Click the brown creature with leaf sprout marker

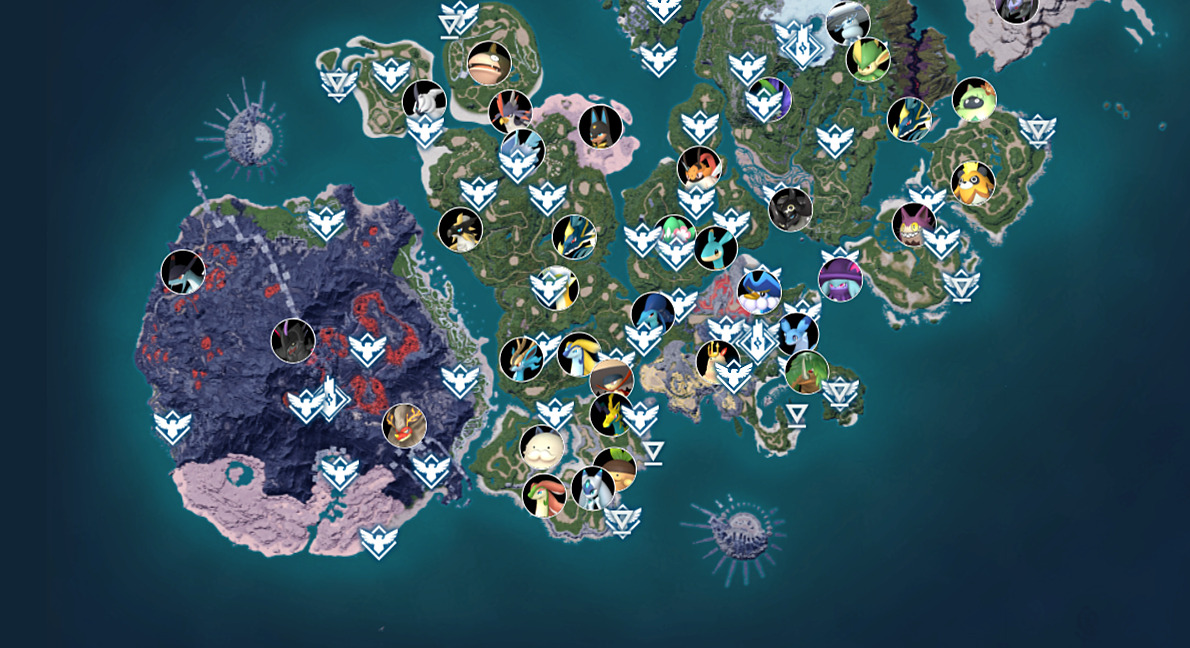(614, 469)
